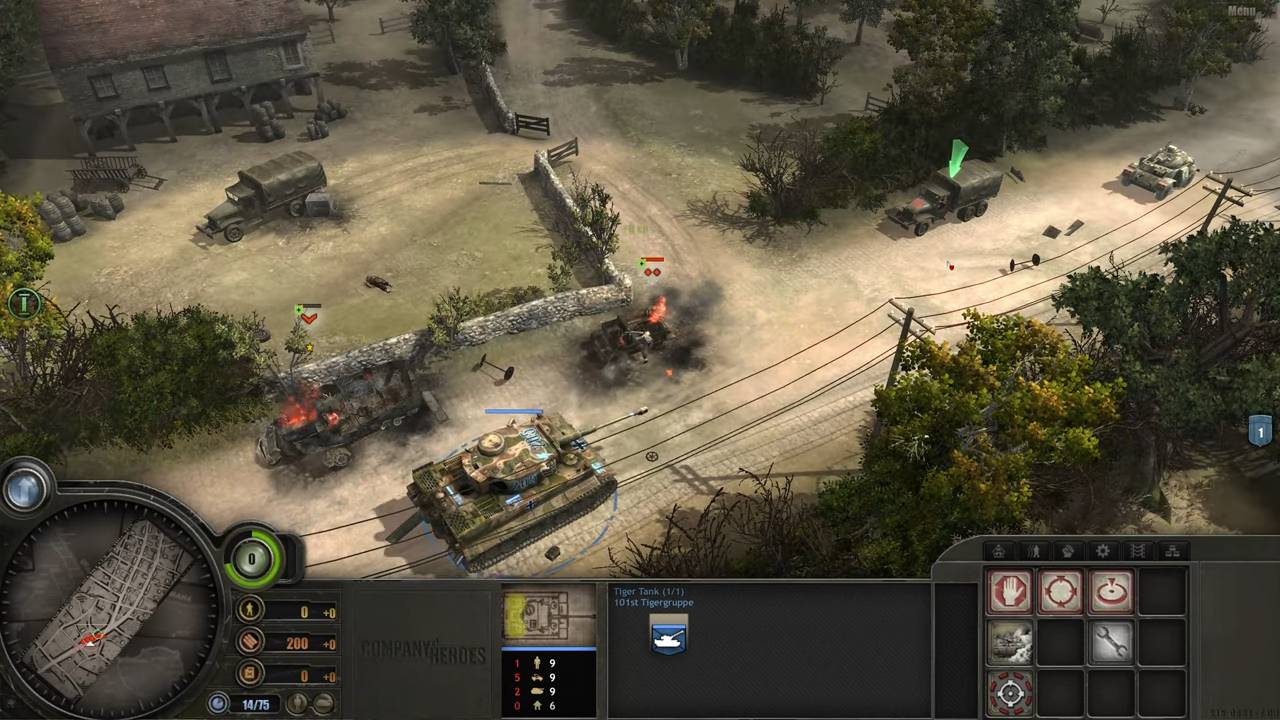1280x720 pixels.
Task: Click the tactical minimap
Action: click(x=108, y=609)
